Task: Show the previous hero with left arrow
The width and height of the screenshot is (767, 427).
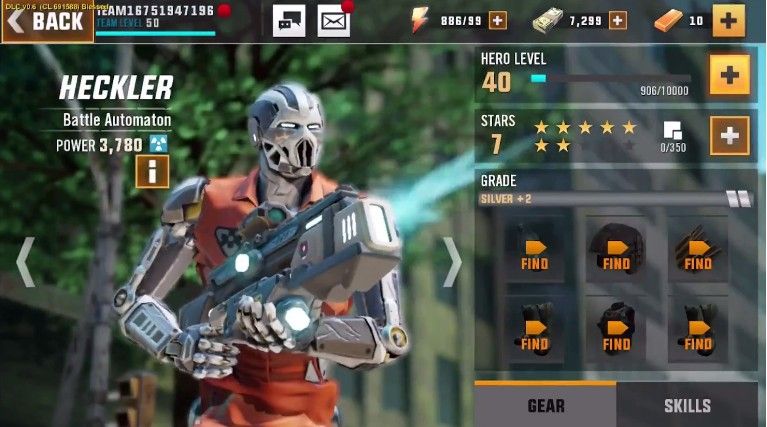Action: tap(25, 262)
